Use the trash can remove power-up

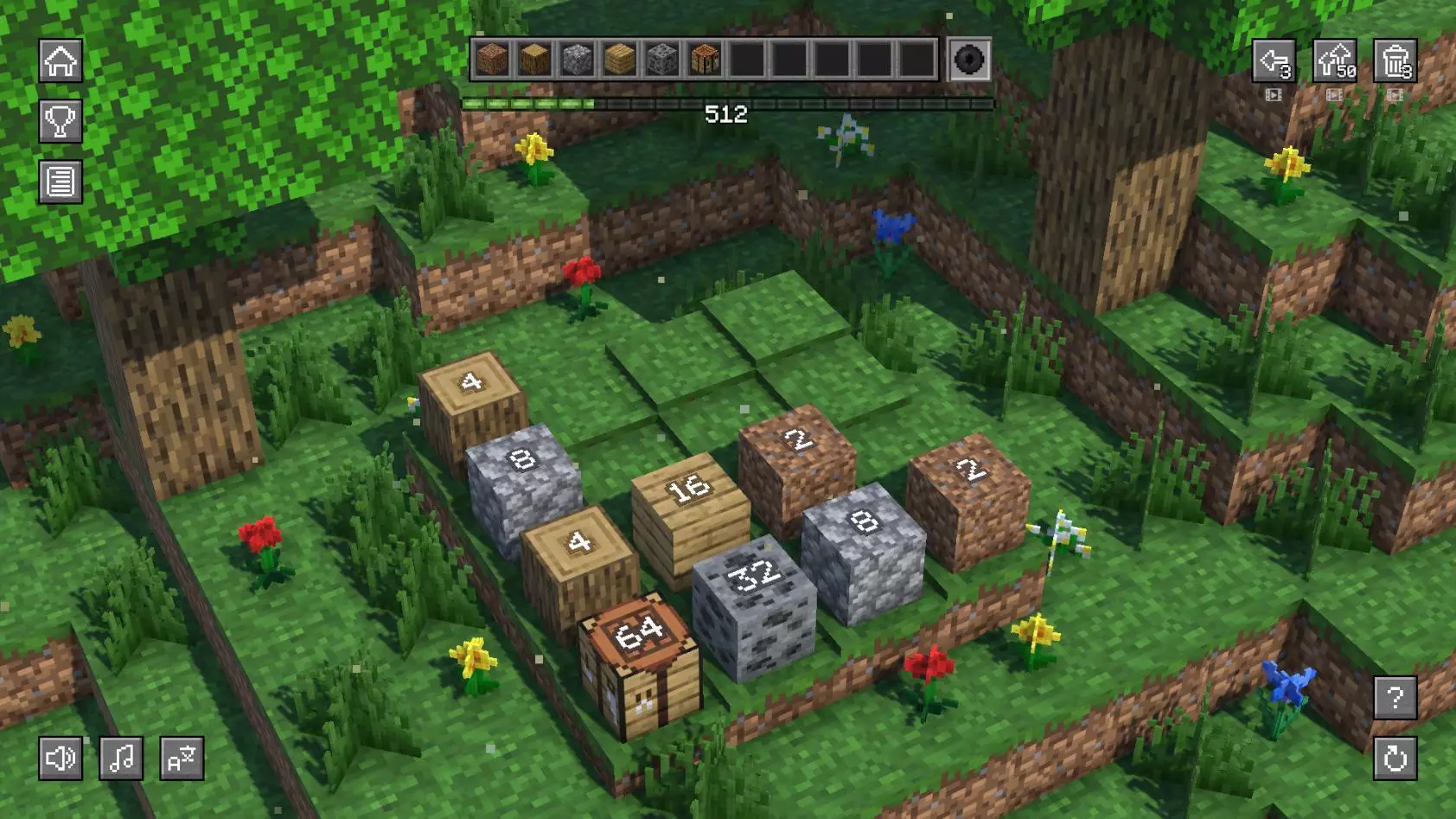(x=1395, y=61)
